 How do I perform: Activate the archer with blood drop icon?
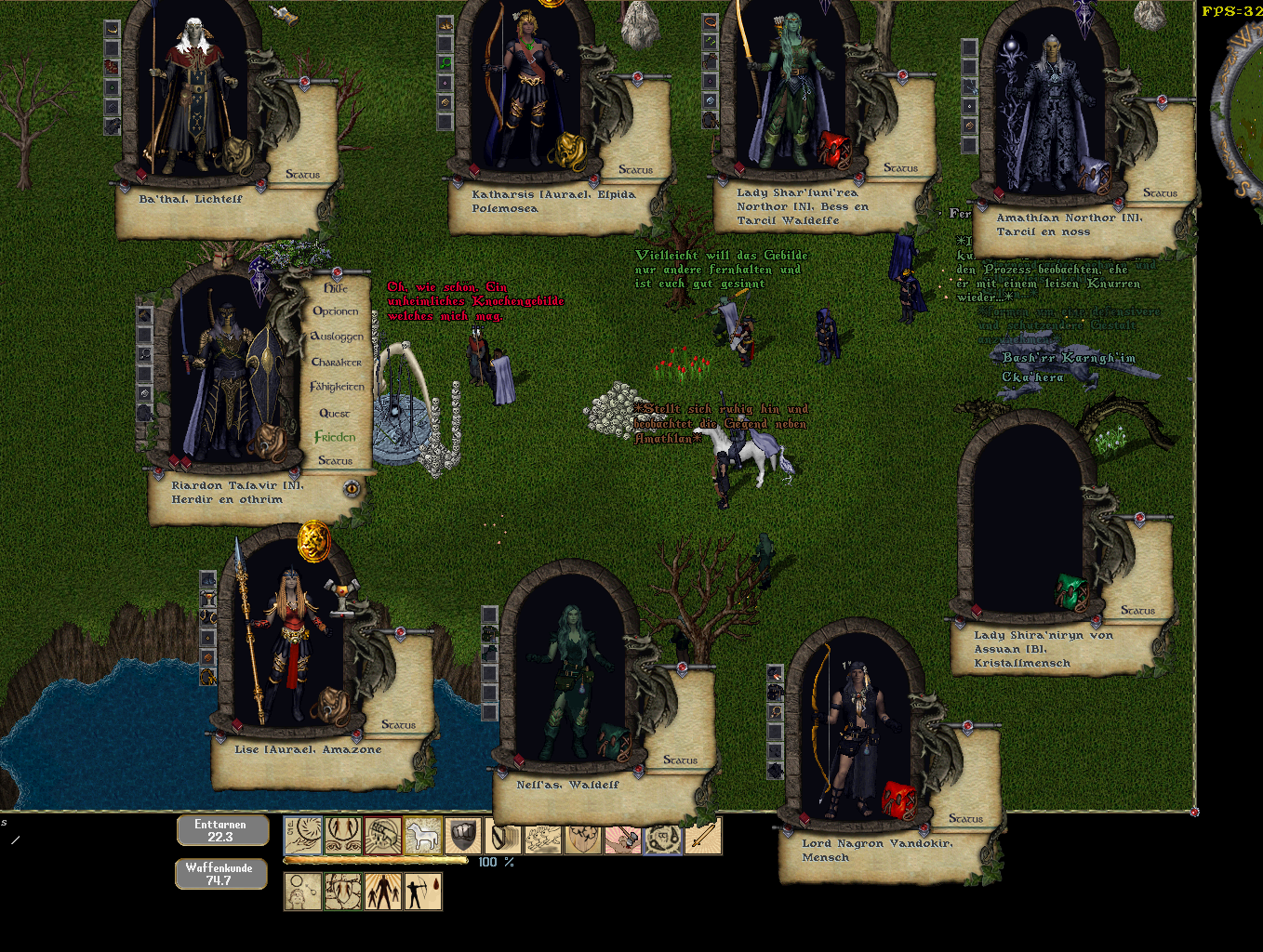tap(422, 892)
